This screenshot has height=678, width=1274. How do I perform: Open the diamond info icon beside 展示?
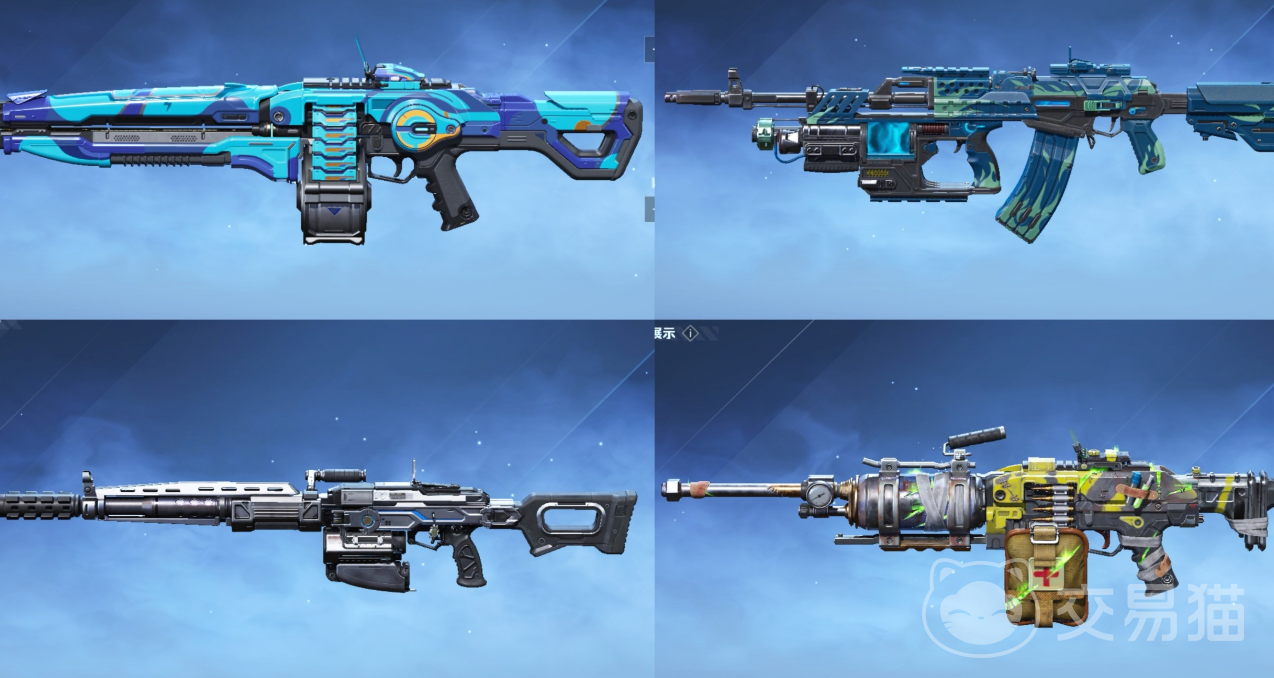click(690, 334)
